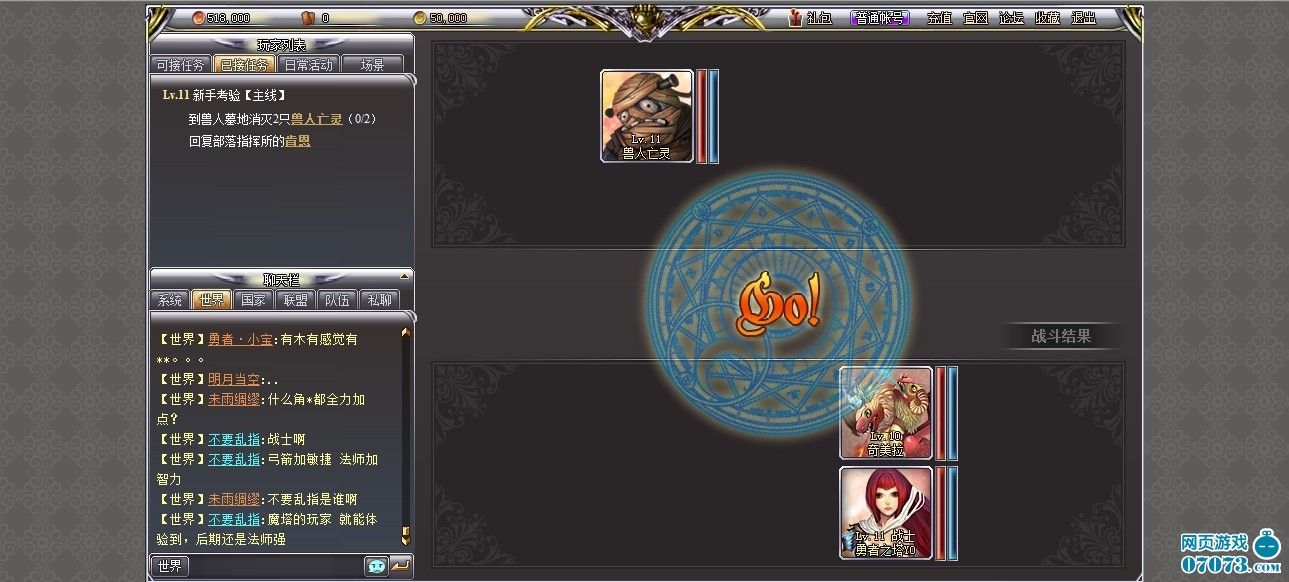The width and height of the screenshot is (1289, 582).
Task: Click the 充值 recharge link
Action: (939, 18)
